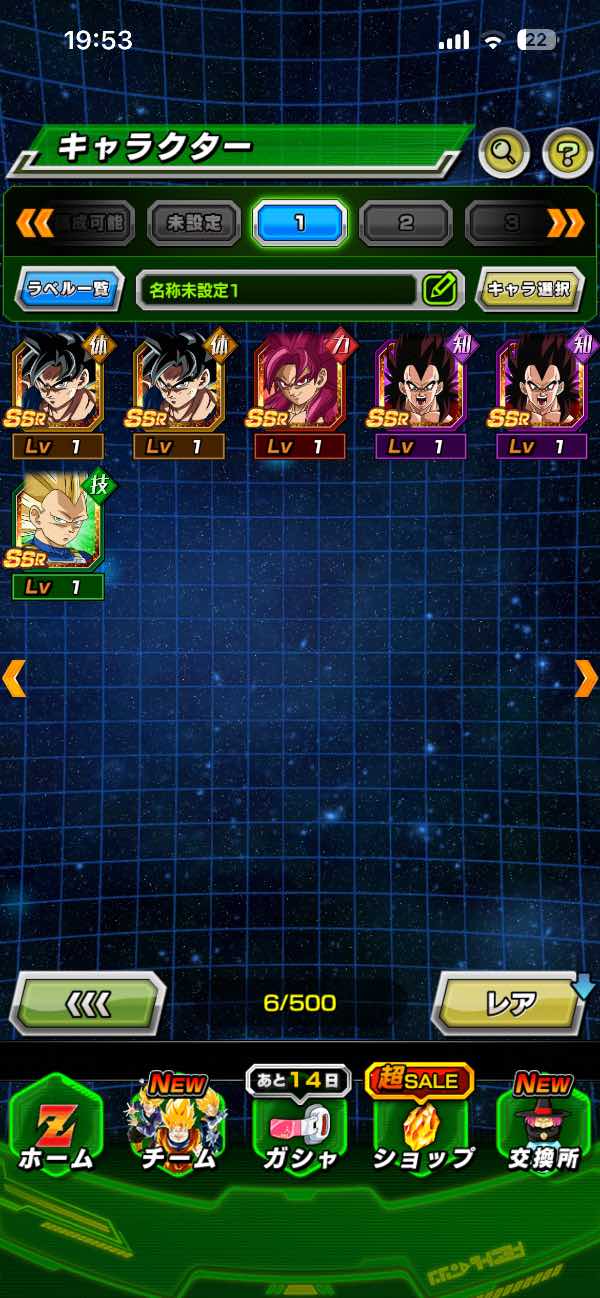Image resolution: width=600 pixels, height=1298 pixels.
Task: Go to ホーム home screen
Action: 55,1125
